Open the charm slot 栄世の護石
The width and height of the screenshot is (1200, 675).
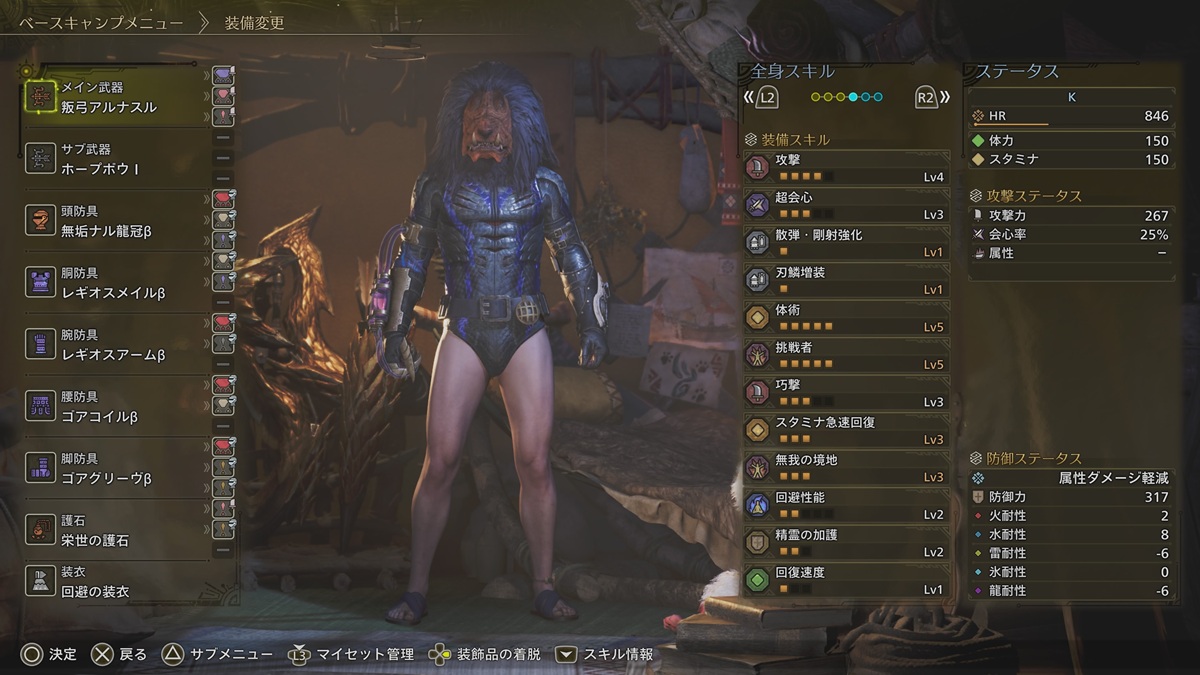[x=115, y=531]
